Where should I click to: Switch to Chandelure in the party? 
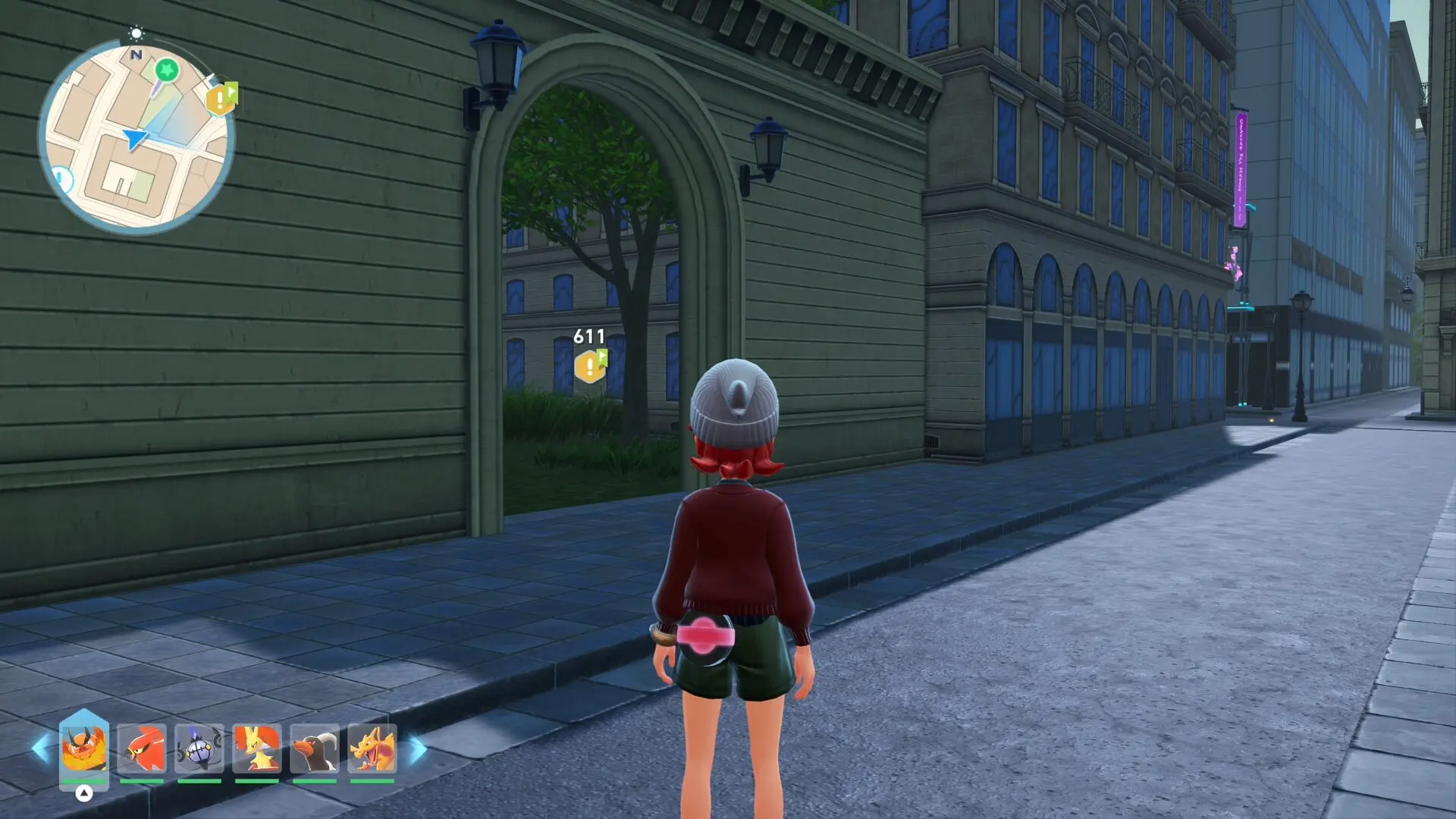click(x=199, y=748)
